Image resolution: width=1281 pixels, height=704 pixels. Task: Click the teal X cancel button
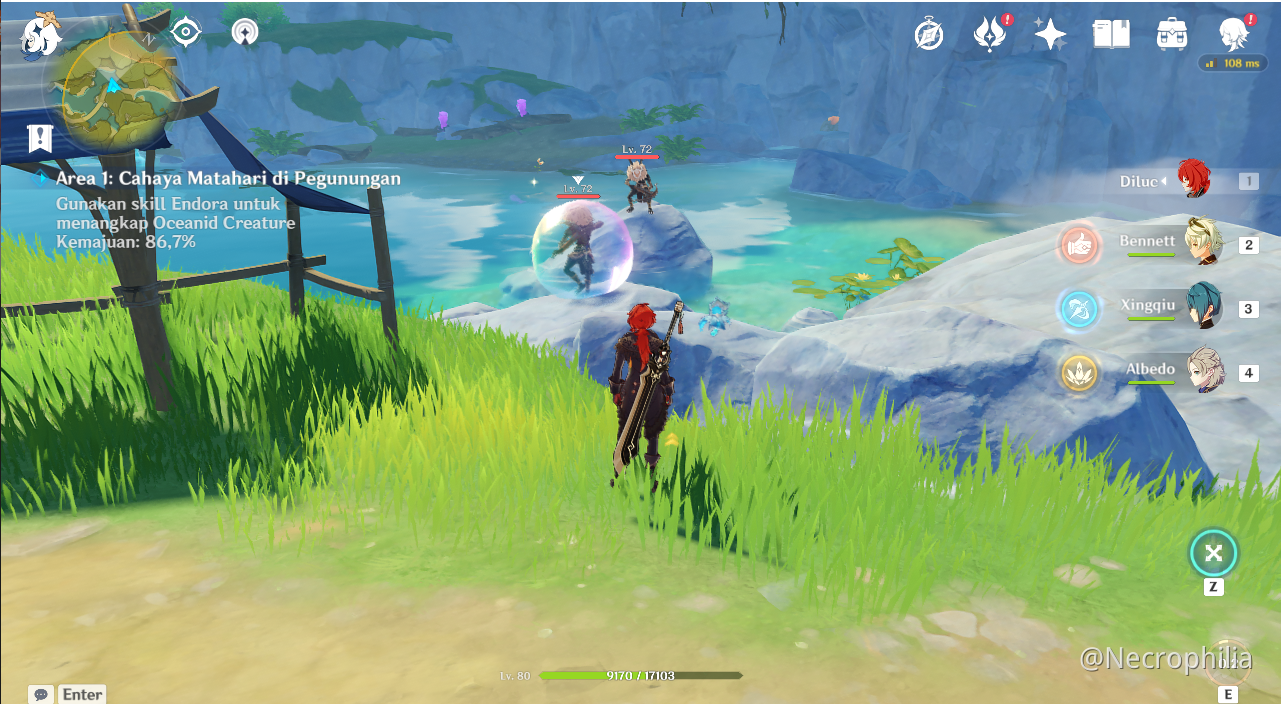pos(1213,553)
